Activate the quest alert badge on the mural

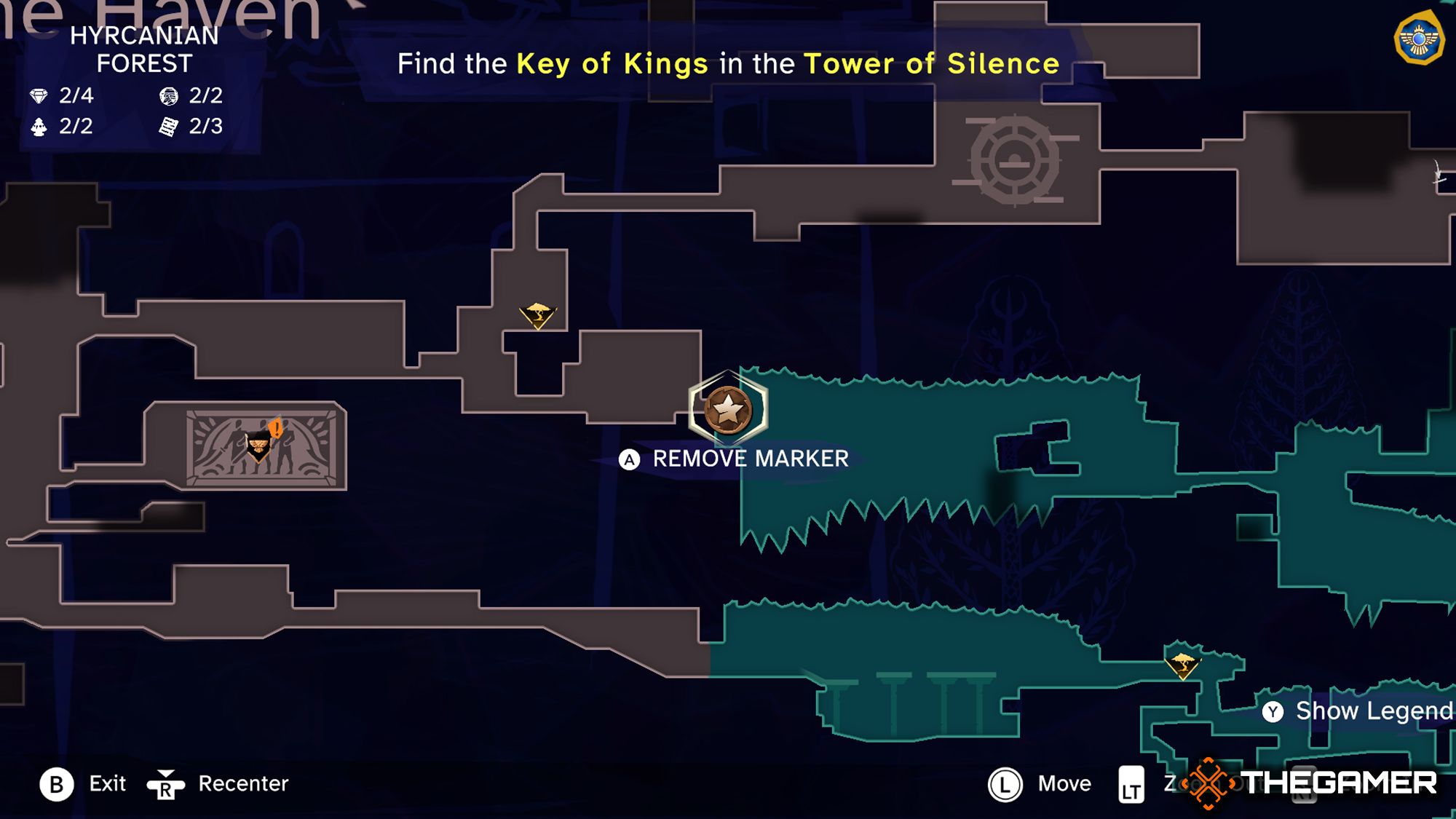coord(275,429)
